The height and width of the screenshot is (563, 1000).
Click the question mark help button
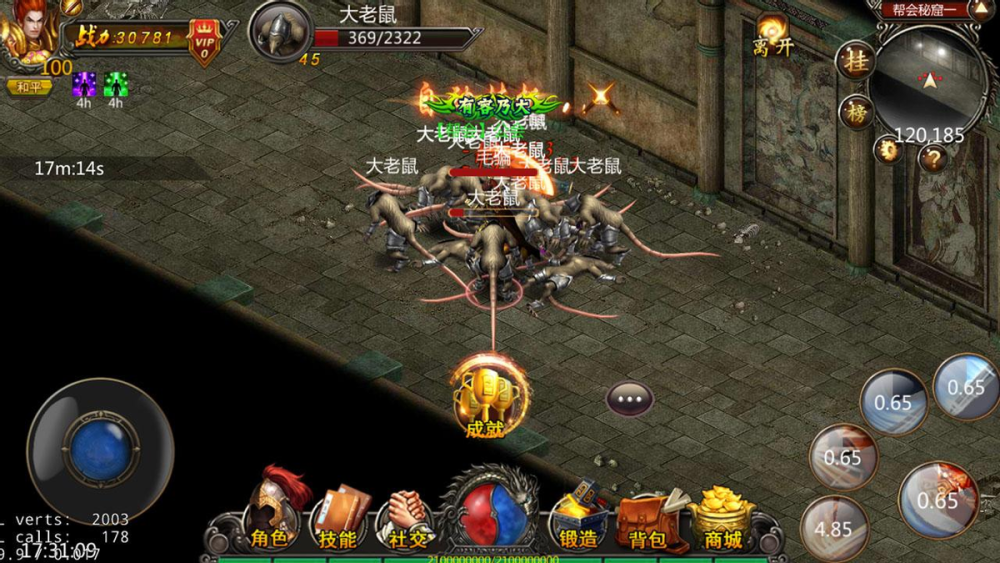(932, 158)
